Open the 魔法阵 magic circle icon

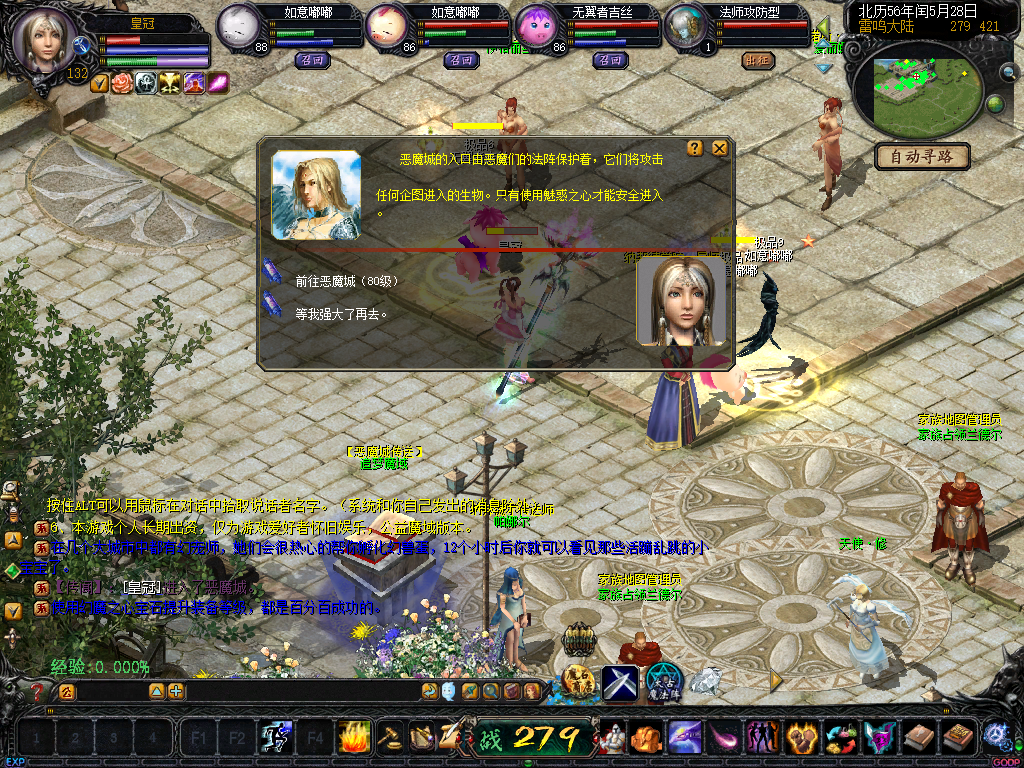(663, 681)
